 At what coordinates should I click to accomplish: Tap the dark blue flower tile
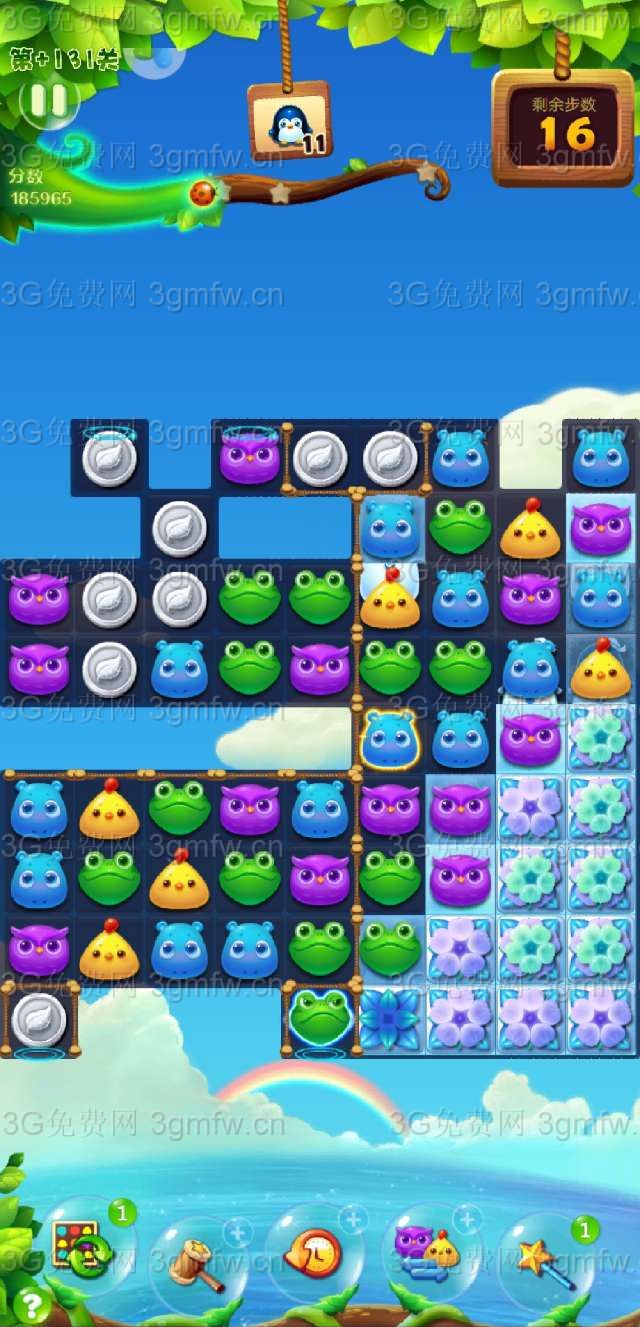pos(389,1019)
